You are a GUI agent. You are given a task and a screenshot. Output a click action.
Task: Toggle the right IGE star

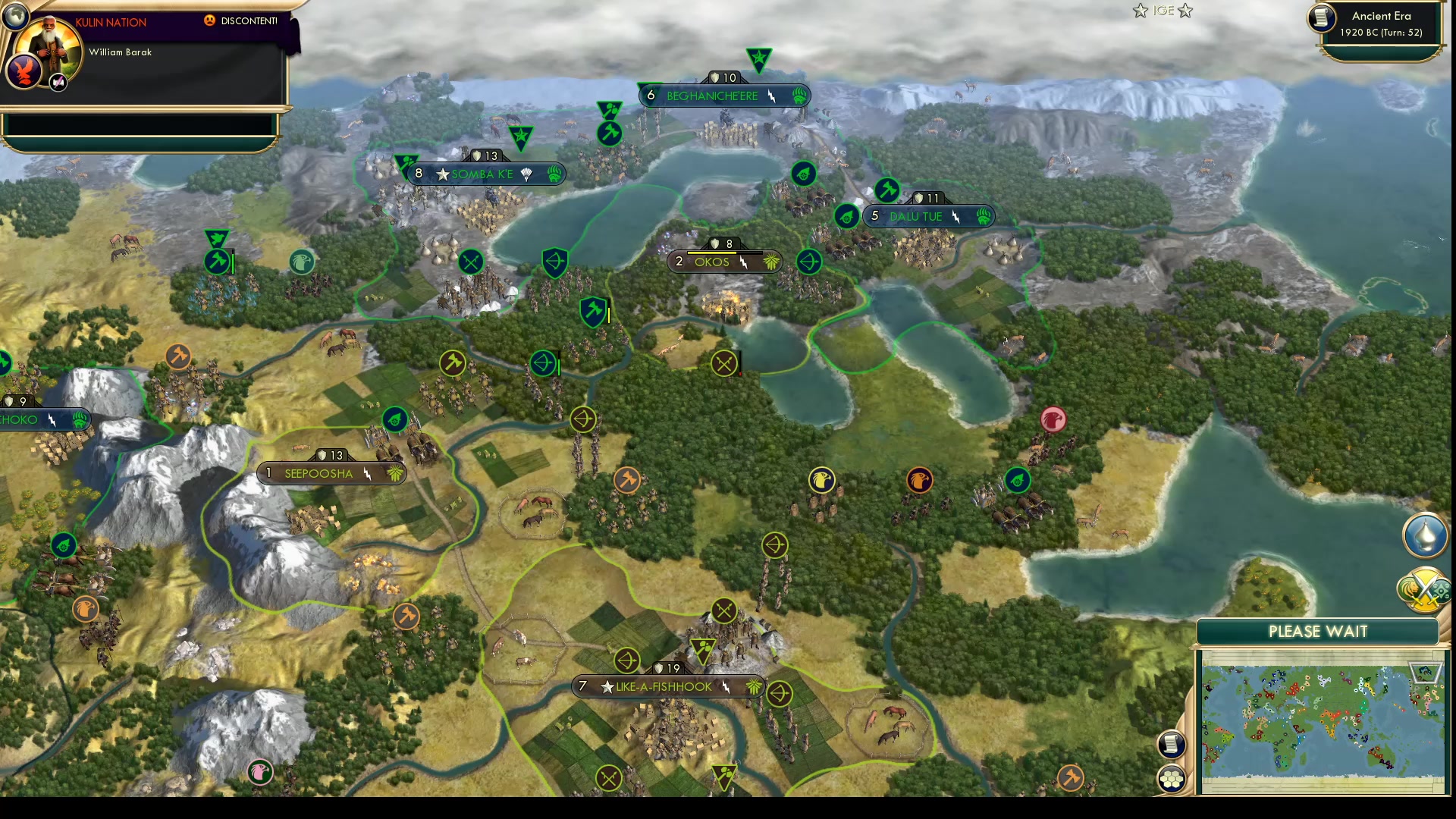(x=1183, y=11)
